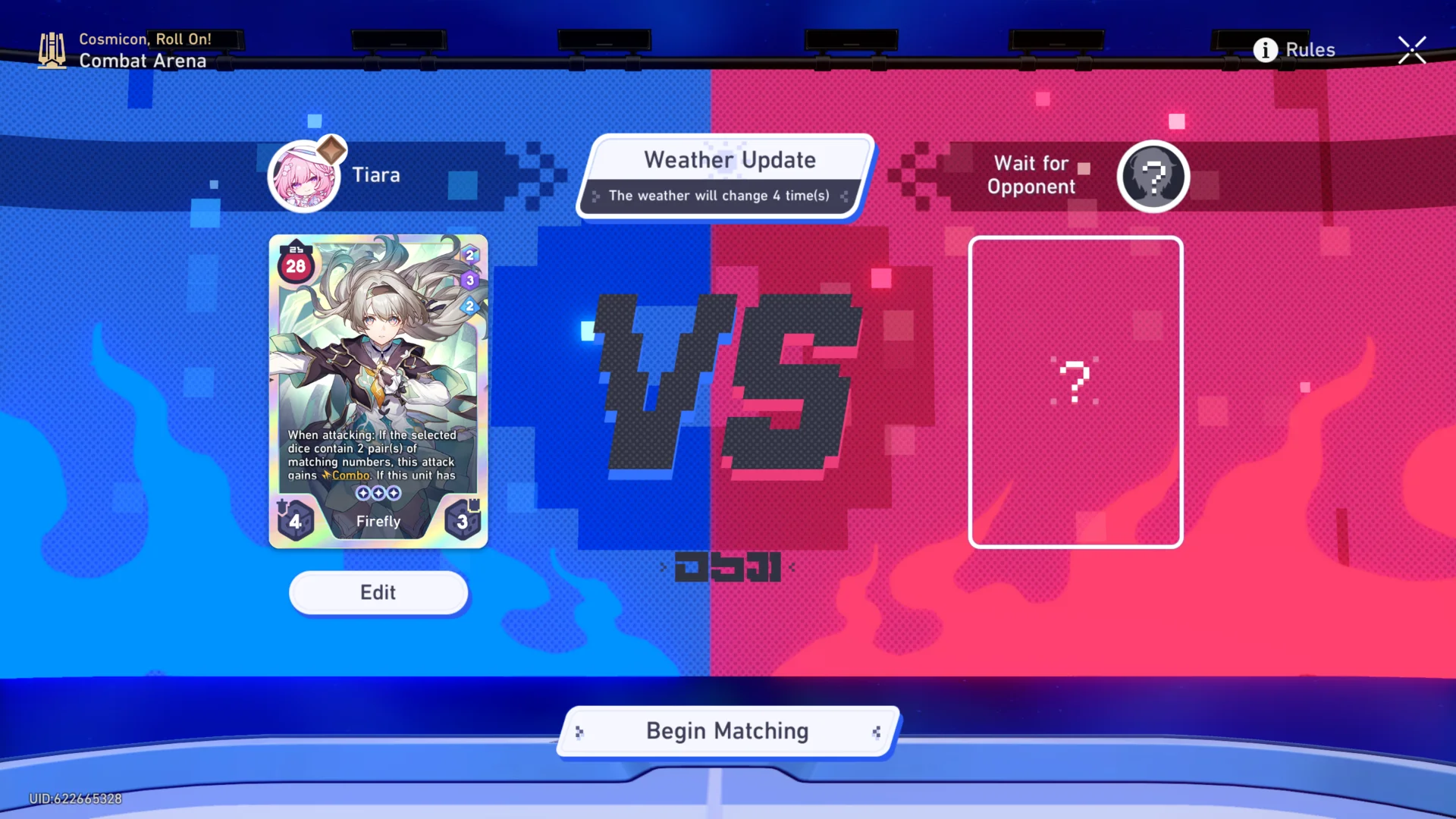Viewport: 1456px width, 819px height.
Task: Click the three star pips on Firefly's card
Action: tap(378, 492)
